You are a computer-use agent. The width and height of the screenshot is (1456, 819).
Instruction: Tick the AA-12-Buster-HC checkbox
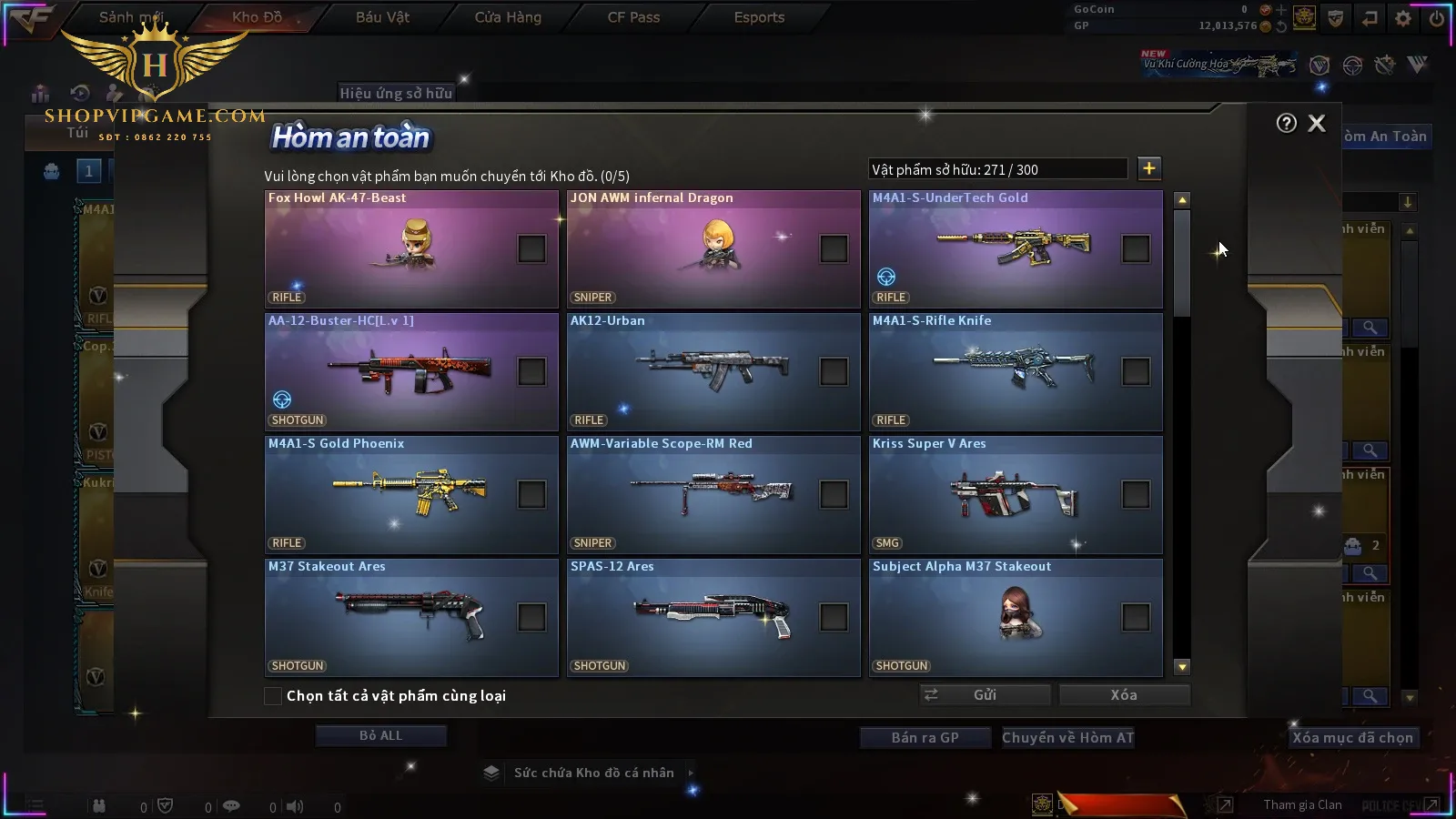pyautogui.click(x=531, y=371)
